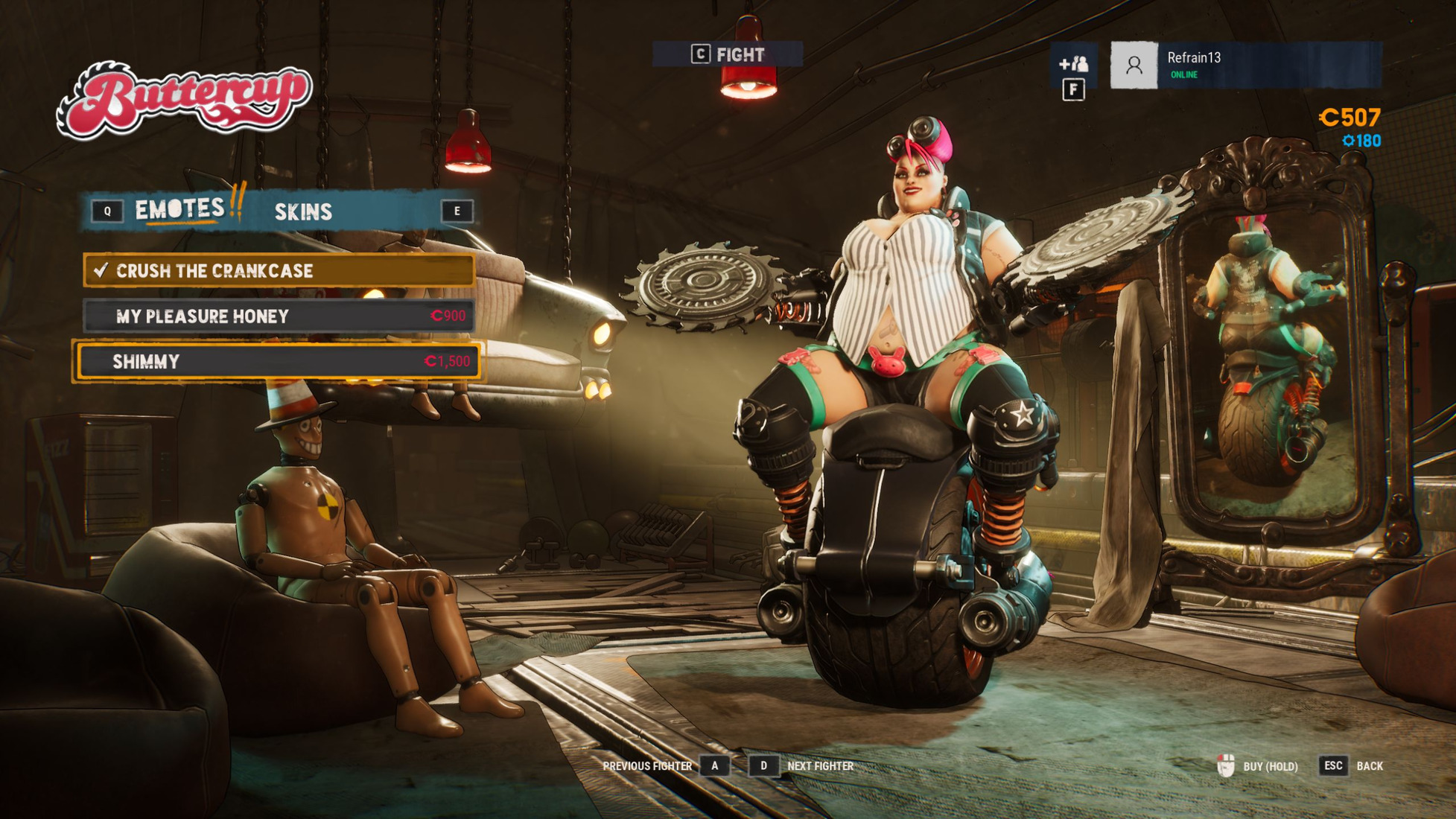Open the add friends icon
The image size is (1456, 819).
click(1073, 65)
